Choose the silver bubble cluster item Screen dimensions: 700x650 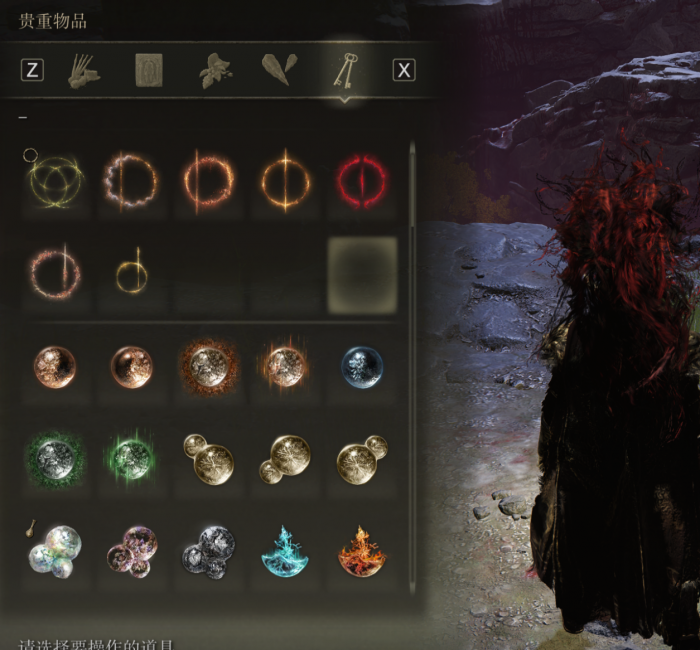pyautogui.click(x=207, y=551)
